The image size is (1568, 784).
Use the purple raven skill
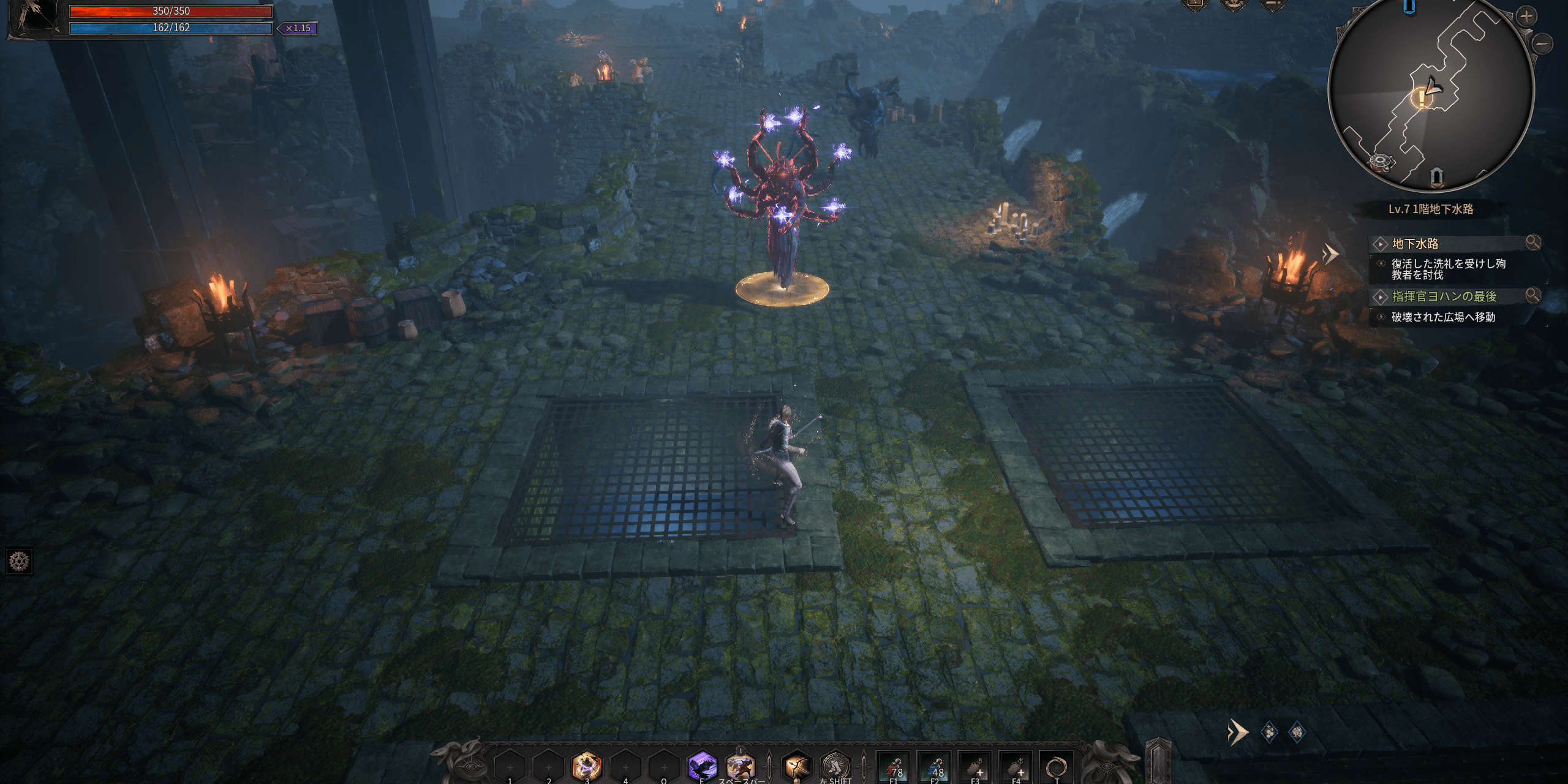click(x=702, y=766)
